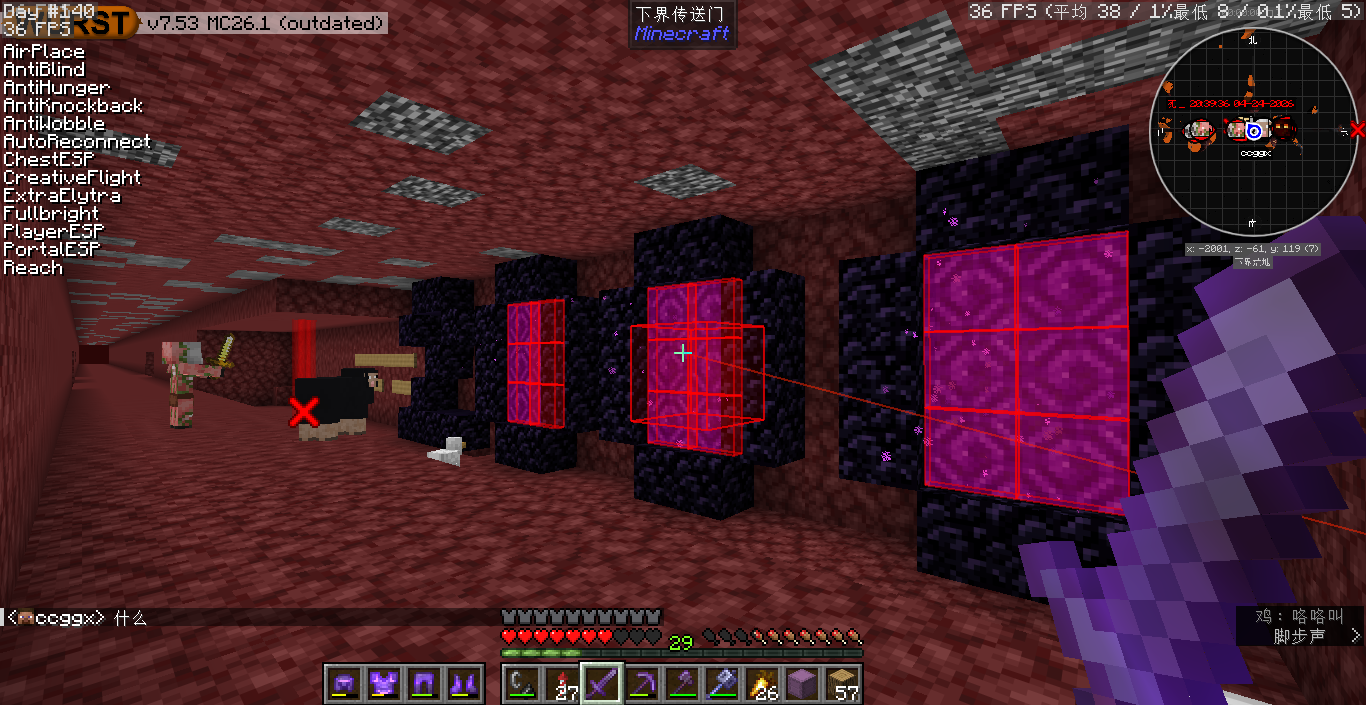Select the flint and steel hotbar slot

[x=521, y=684]
